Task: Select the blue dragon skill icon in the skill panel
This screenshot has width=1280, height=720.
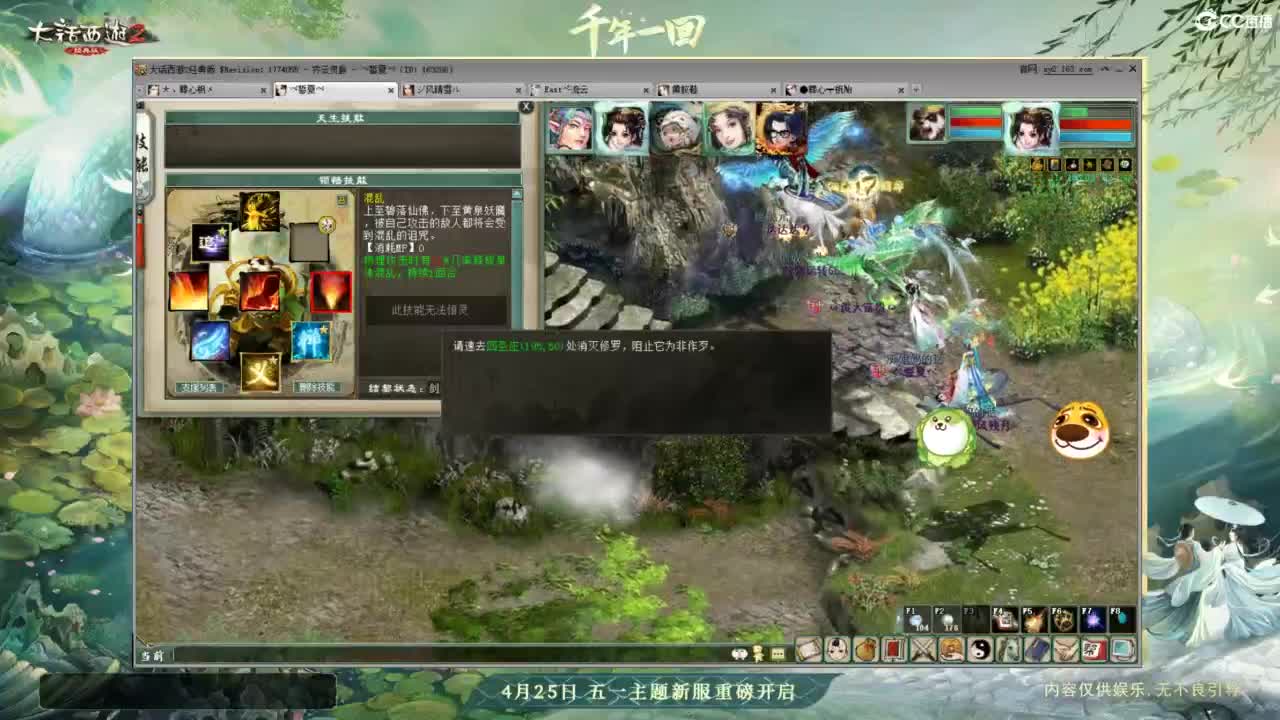Action: 209,342
